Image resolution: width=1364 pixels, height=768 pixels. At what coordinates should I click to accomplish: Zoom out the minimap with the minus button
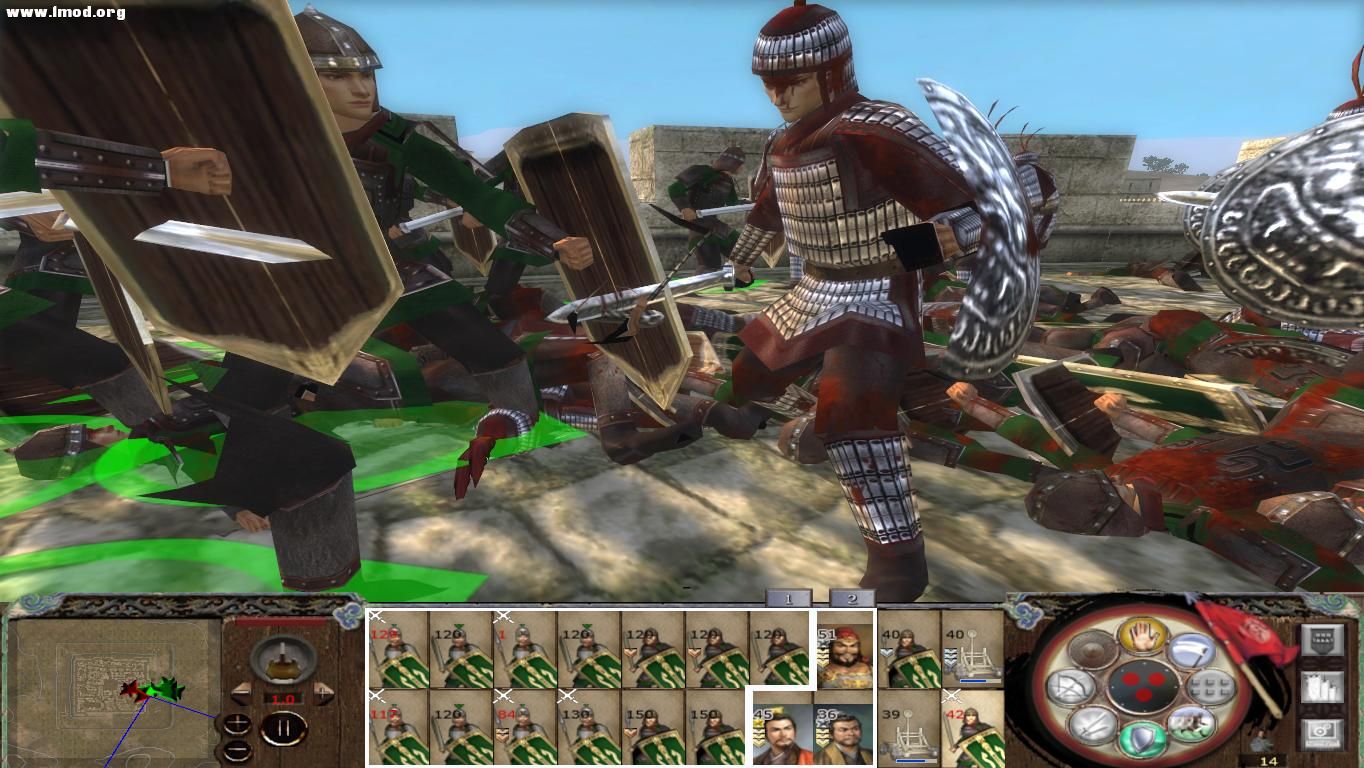237,750
